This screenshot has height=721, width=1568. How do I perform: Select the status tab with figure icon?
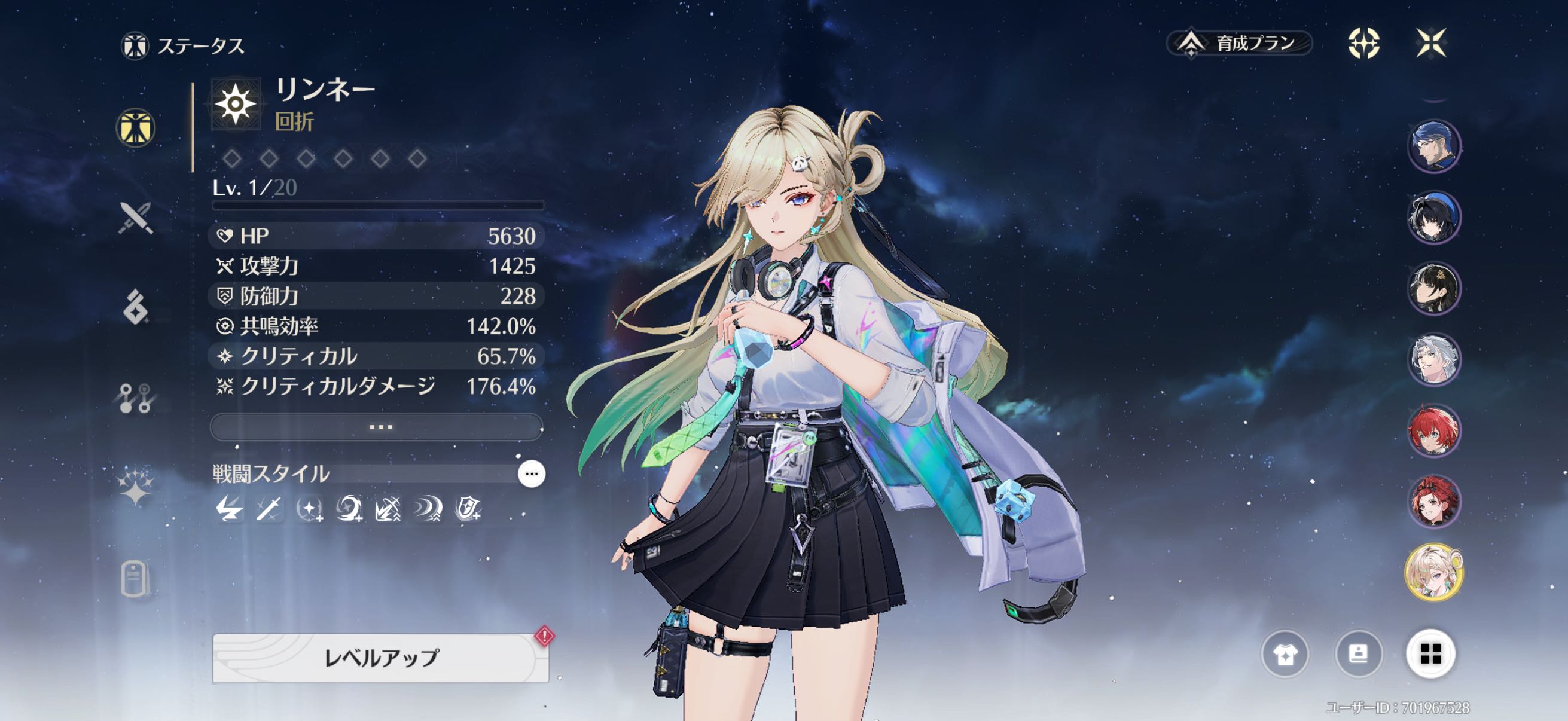pyautogui.click(x=135, y=129)
